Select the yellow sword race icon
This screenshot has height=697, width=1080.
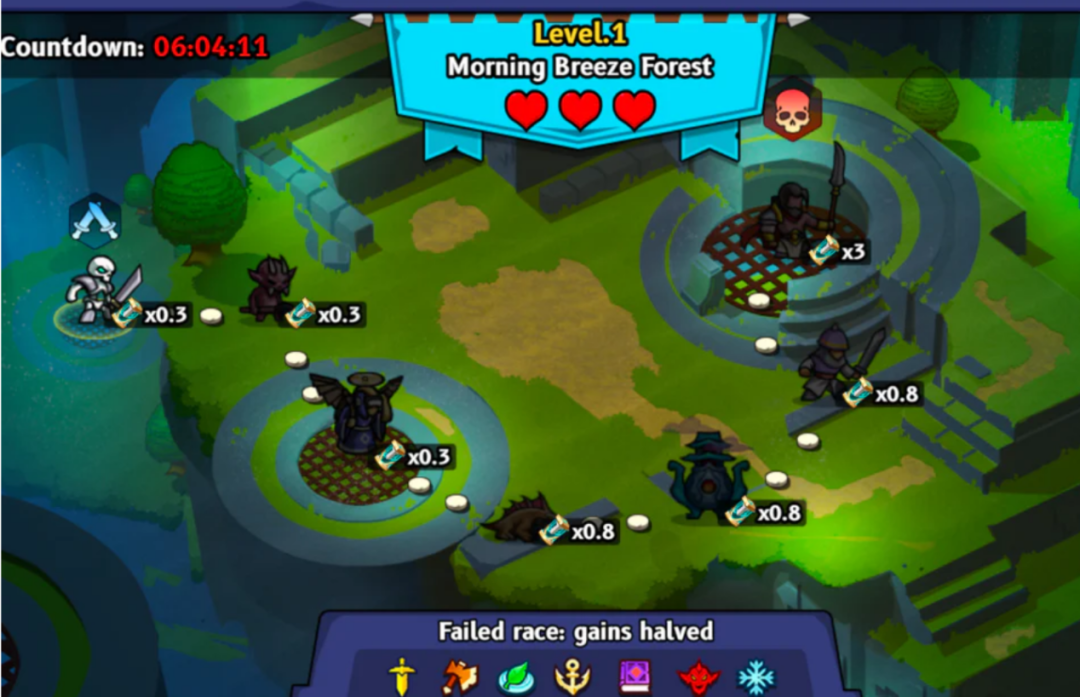[402, 676]
